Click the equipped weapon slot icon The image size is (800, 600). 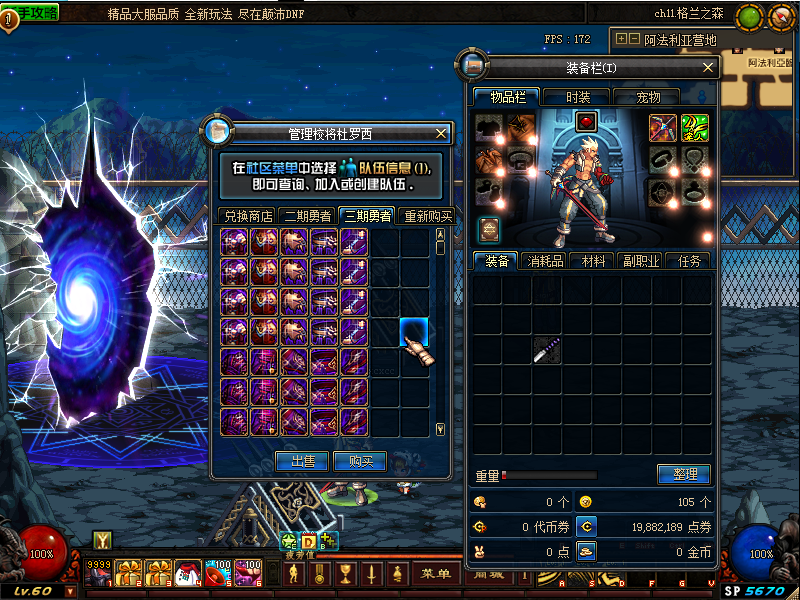663,127
